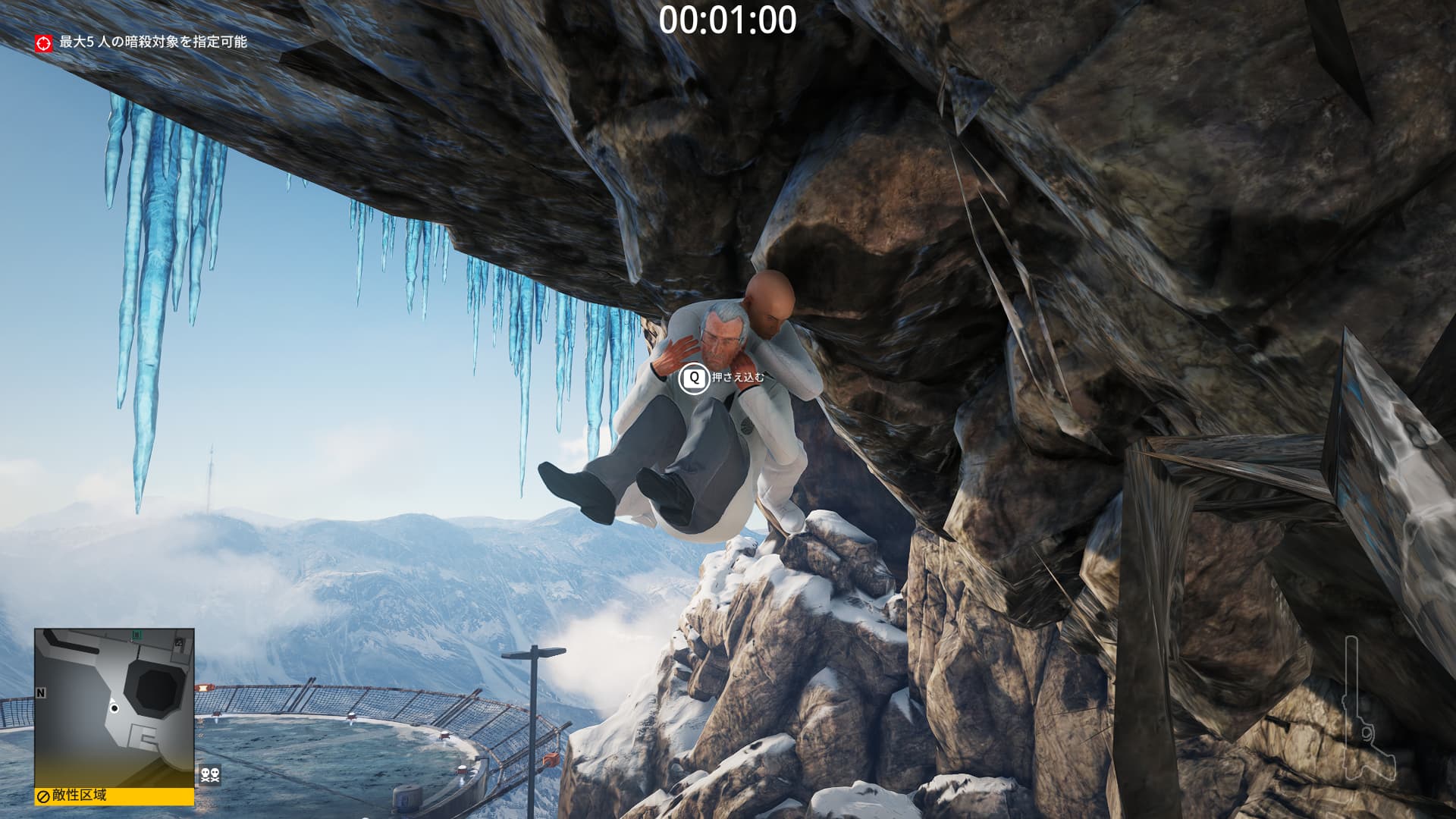
Task: Select the red target objective icon
Action: (44, 42)
